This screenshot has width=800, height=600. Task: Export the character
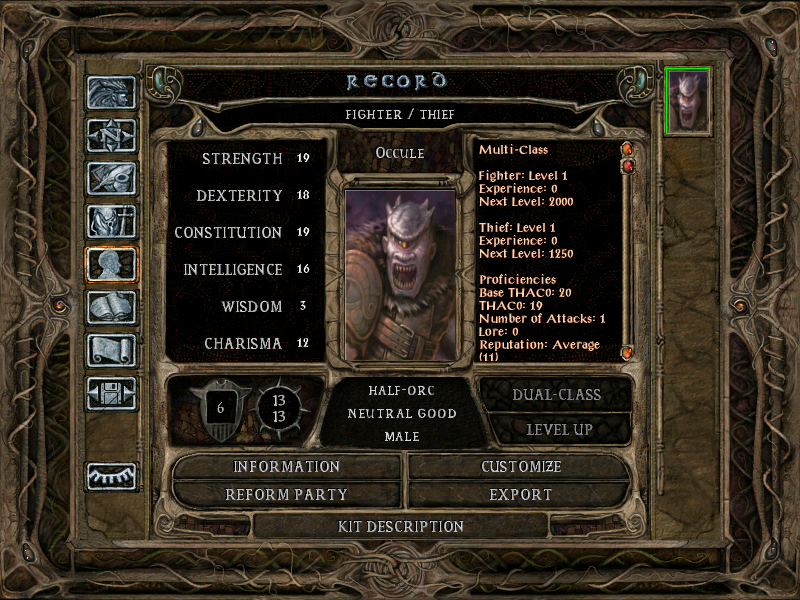521,495
